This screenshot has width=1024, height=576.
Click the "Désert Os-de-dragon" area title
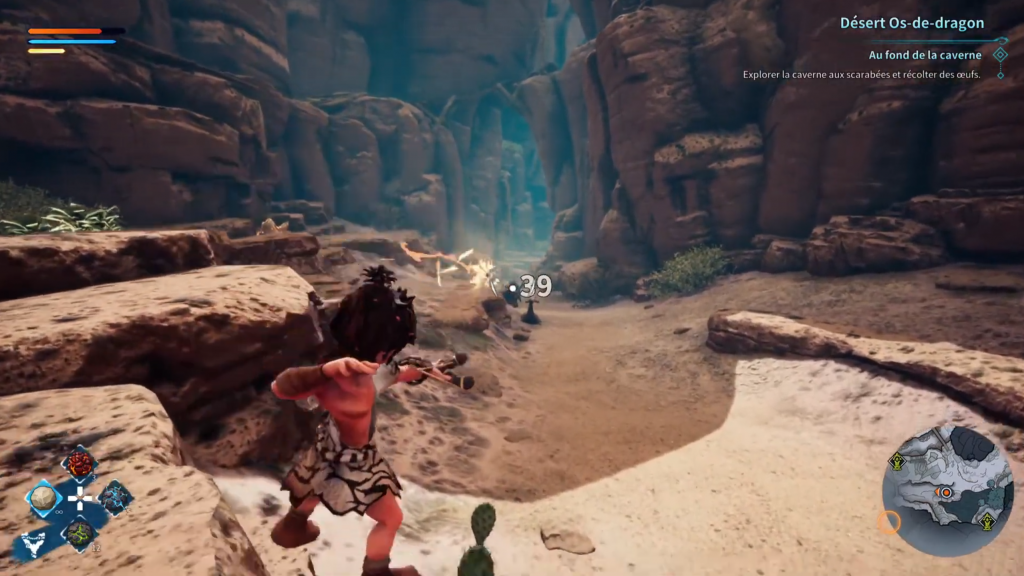tap(911, 22)
